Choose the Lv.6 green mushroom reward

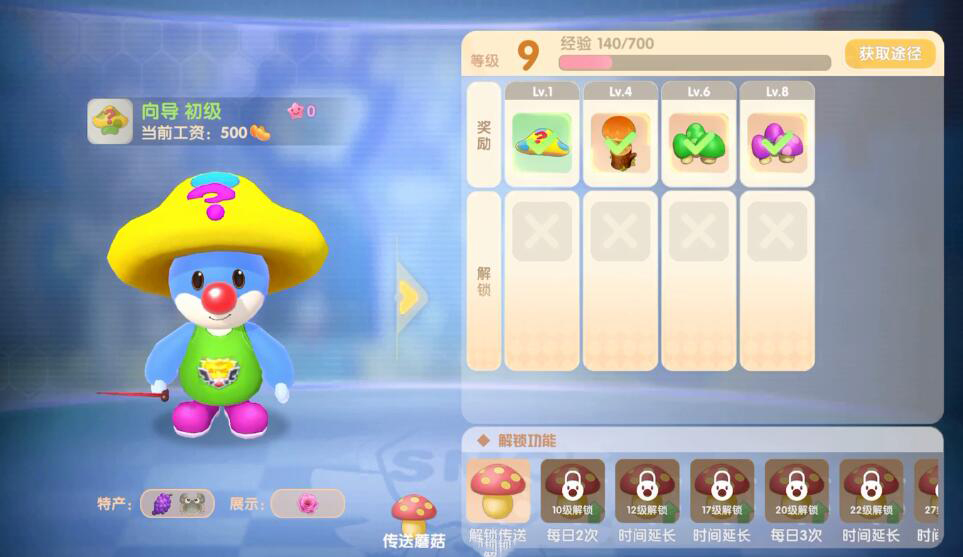pyautogui.click(x=698, y=142)
